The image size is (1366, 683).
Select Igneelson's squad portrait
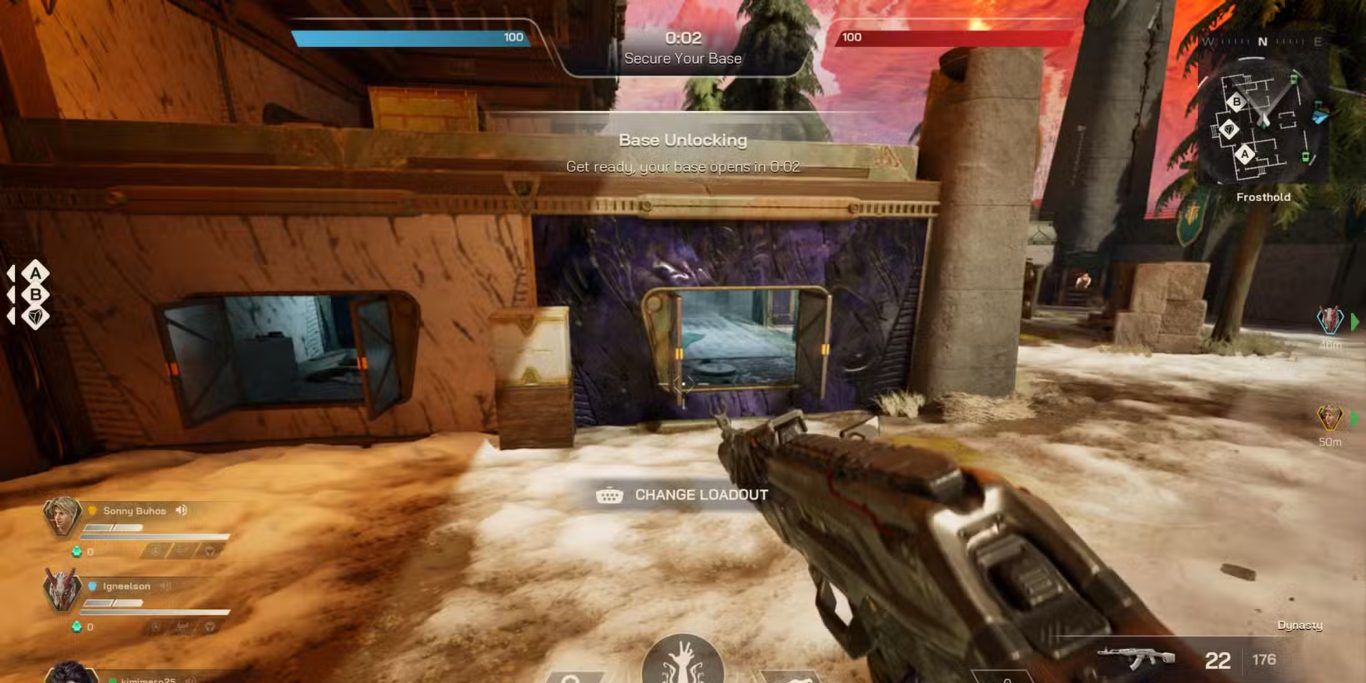(x=62, y=590)
